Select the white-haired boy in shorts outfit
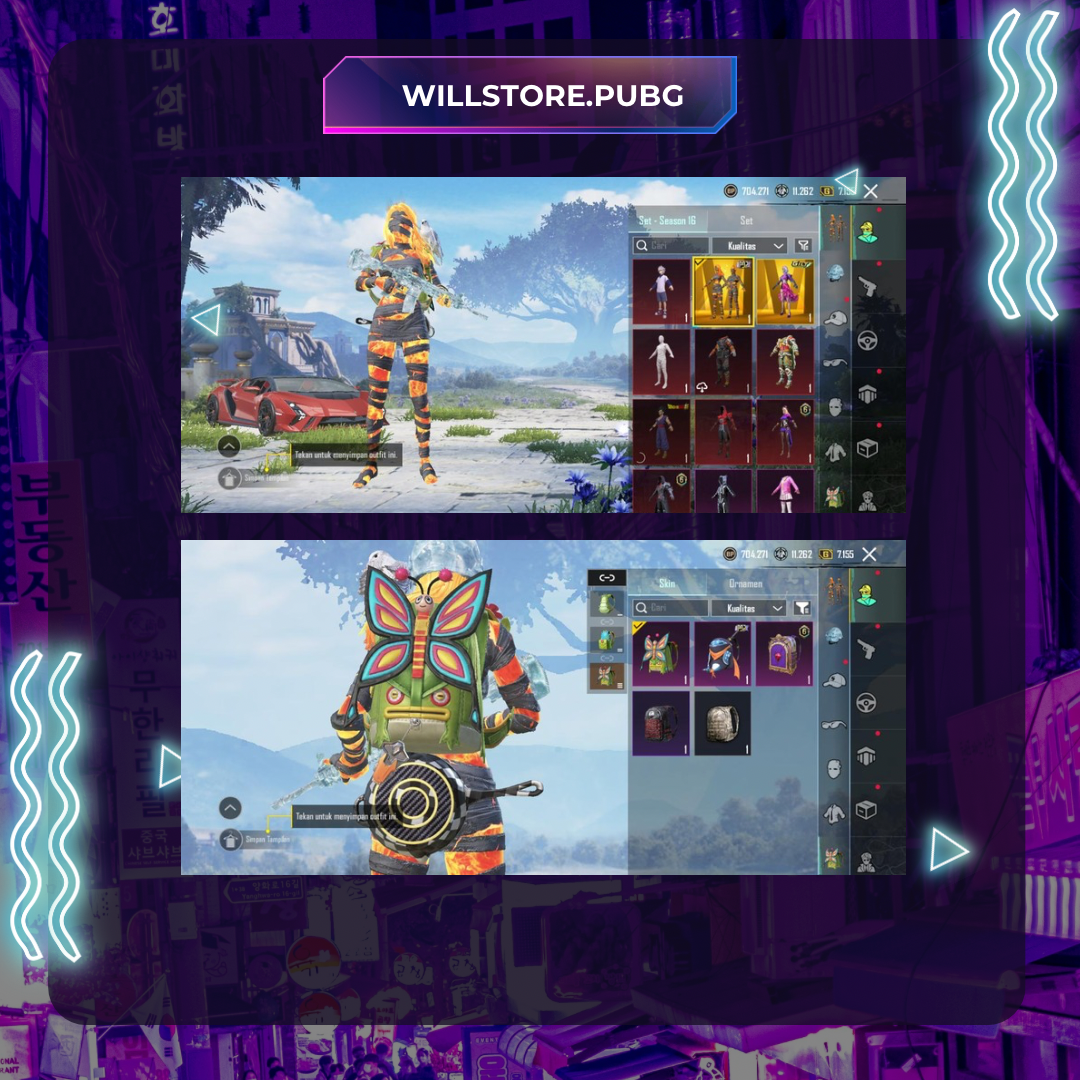 tap(661, 291)
